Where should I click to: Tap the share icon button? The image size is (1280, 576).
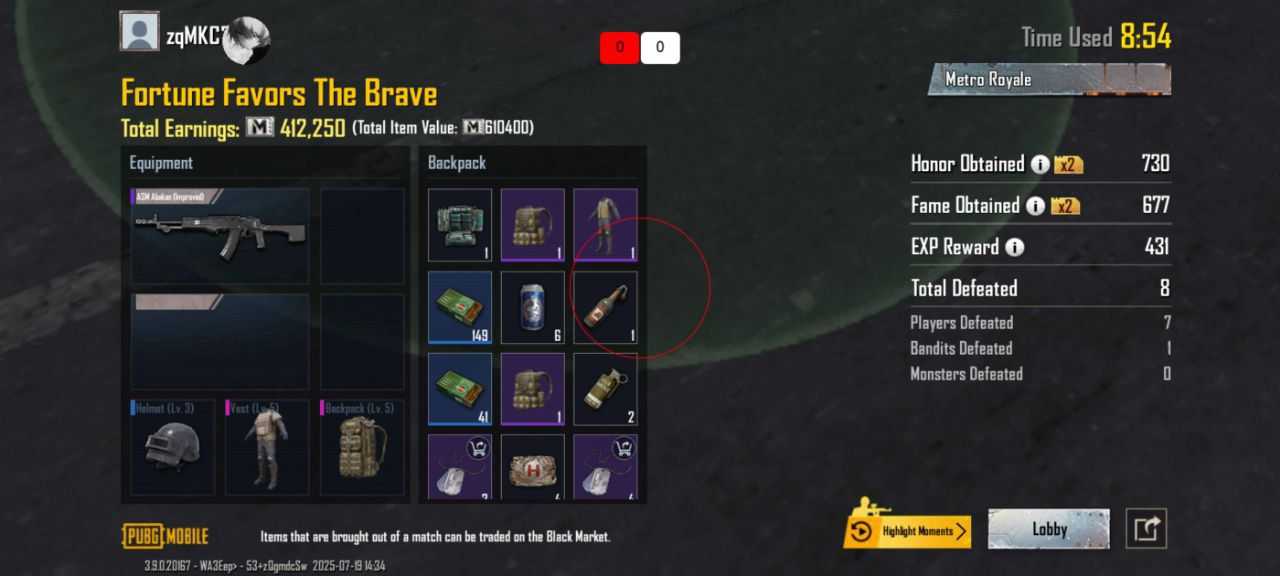pos(1146,529)
